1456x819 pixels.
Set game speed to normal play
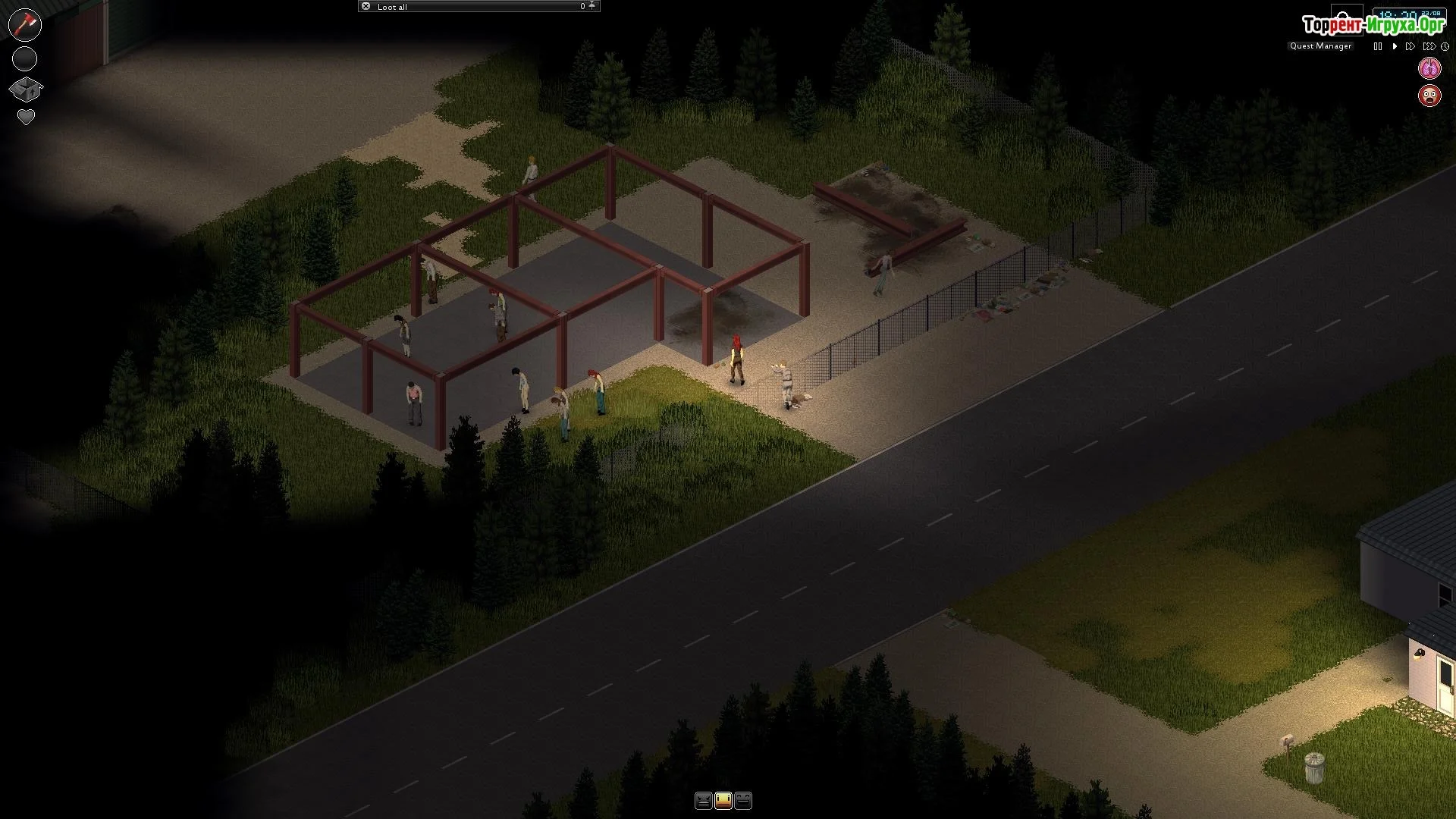[1395, 46]
